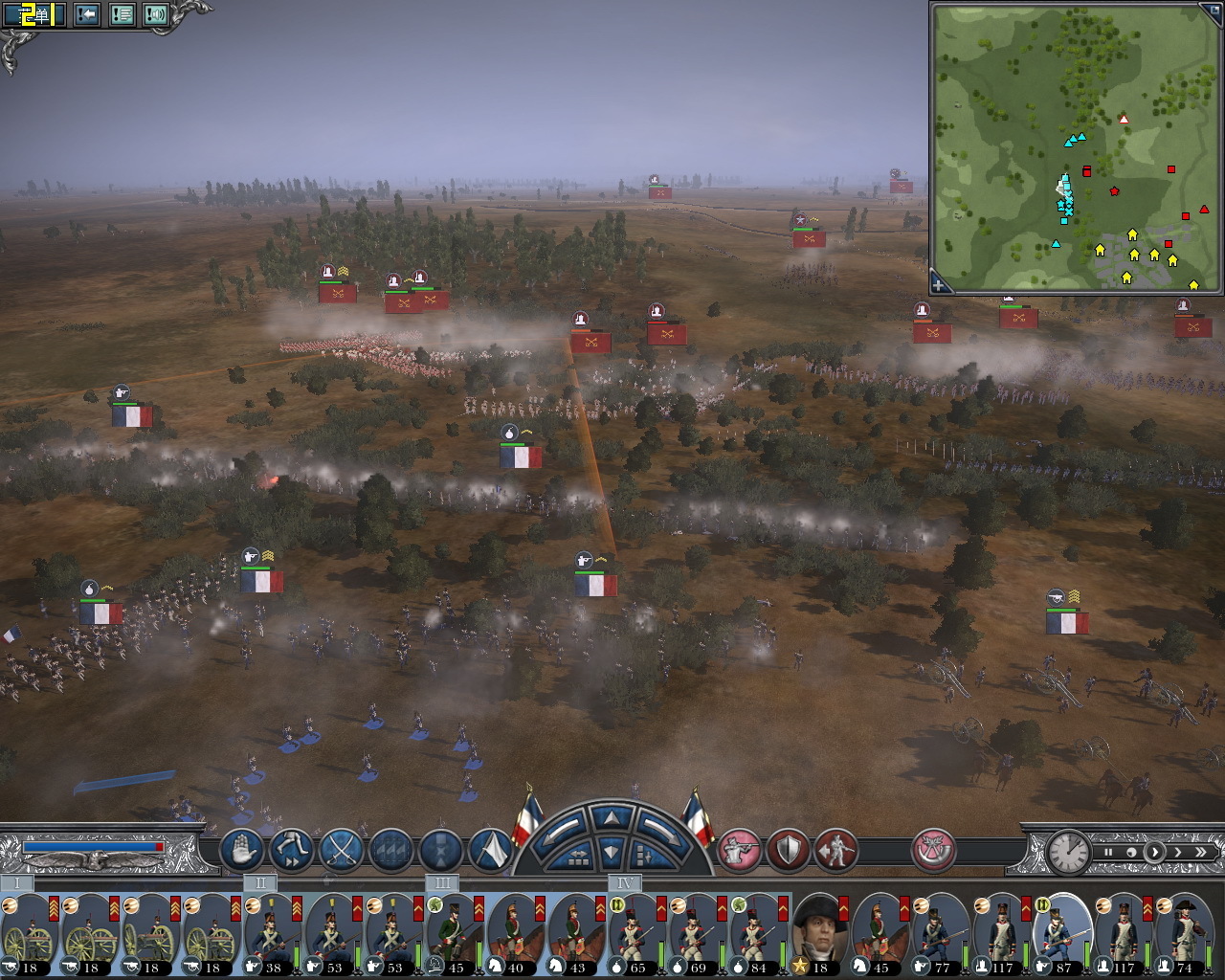
Task: Enable guard mode shield button
Action: [788, 850]
